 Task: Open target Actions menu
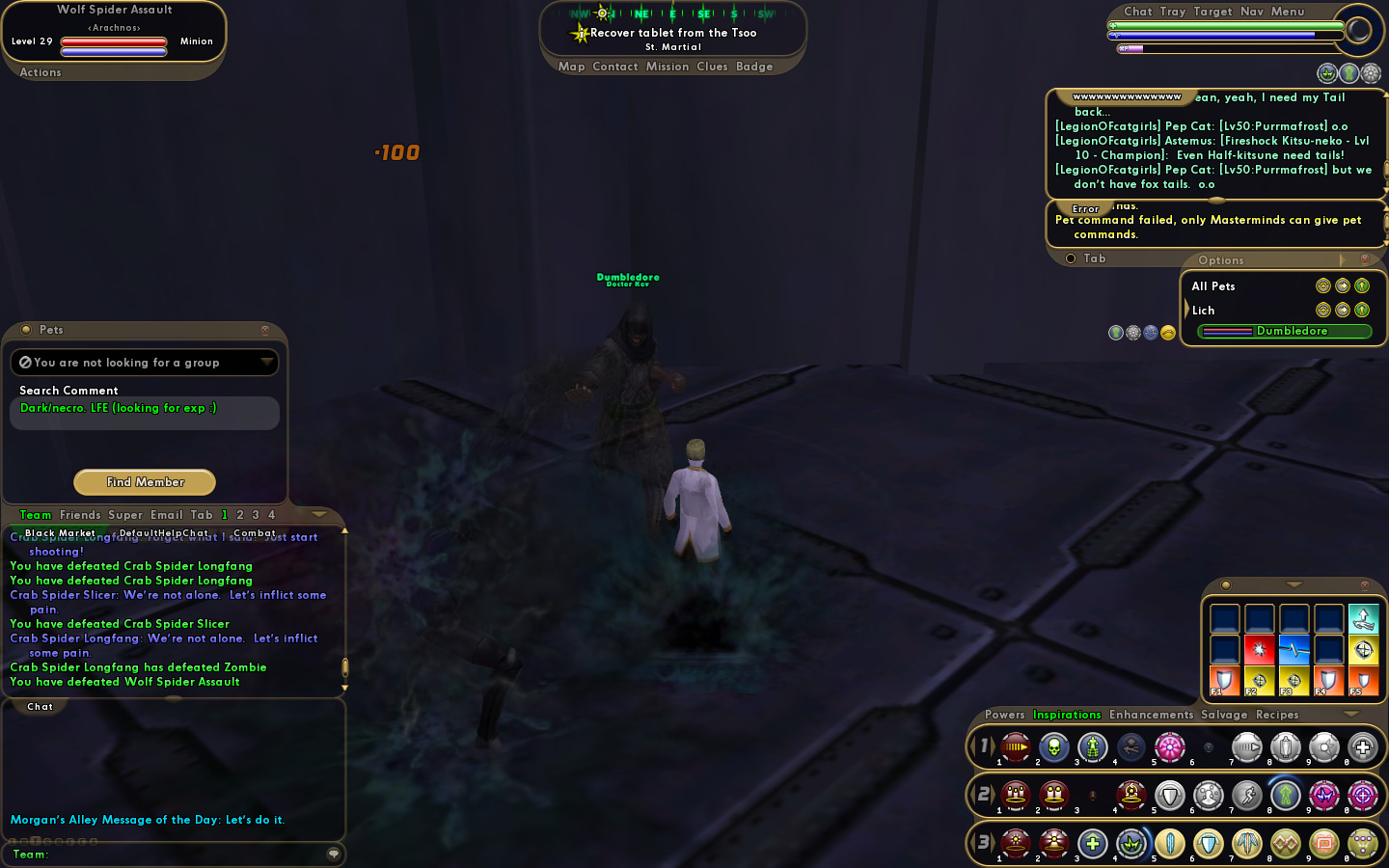point(41,72)
